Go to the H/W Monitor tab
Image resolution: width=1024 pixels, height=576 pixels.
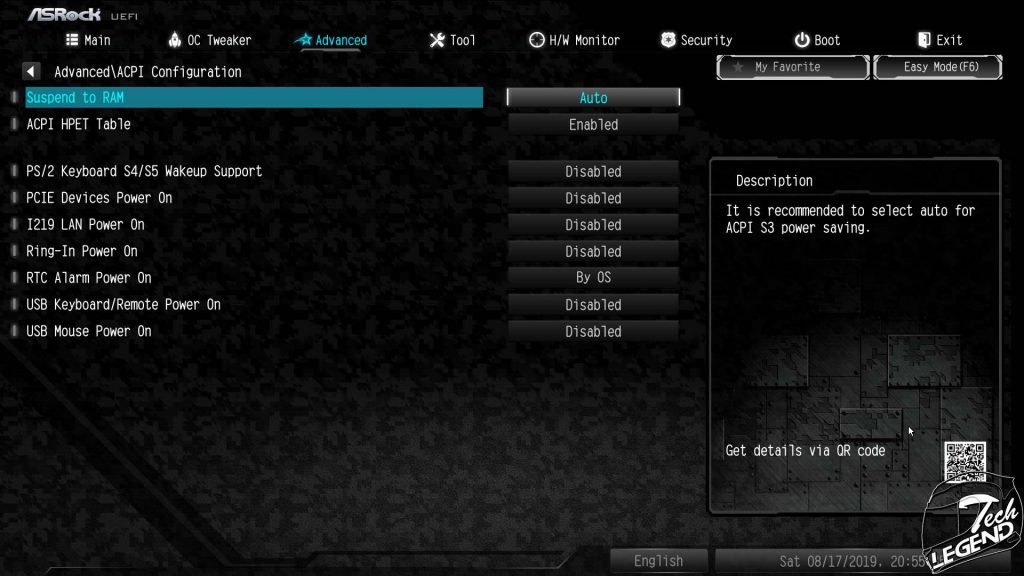point(574,40)
